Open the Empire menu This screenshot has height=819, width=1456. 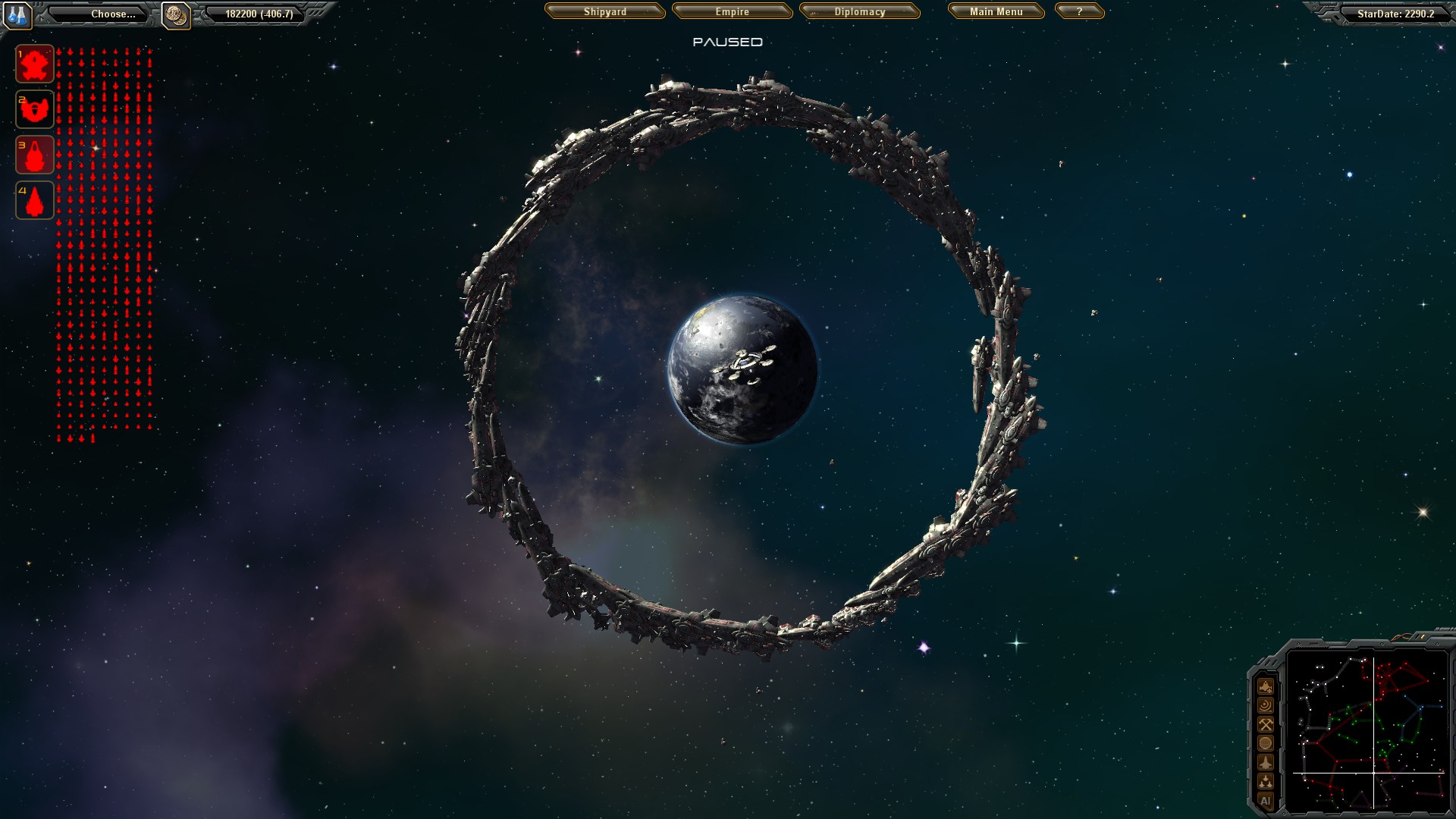point(730,12)
